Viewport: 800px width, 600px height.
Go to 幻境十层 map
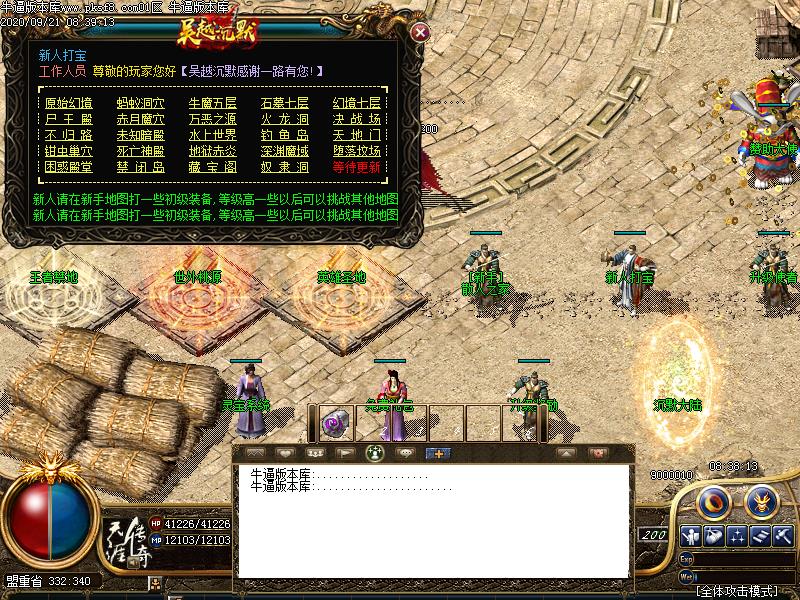[x=357, y=103]
